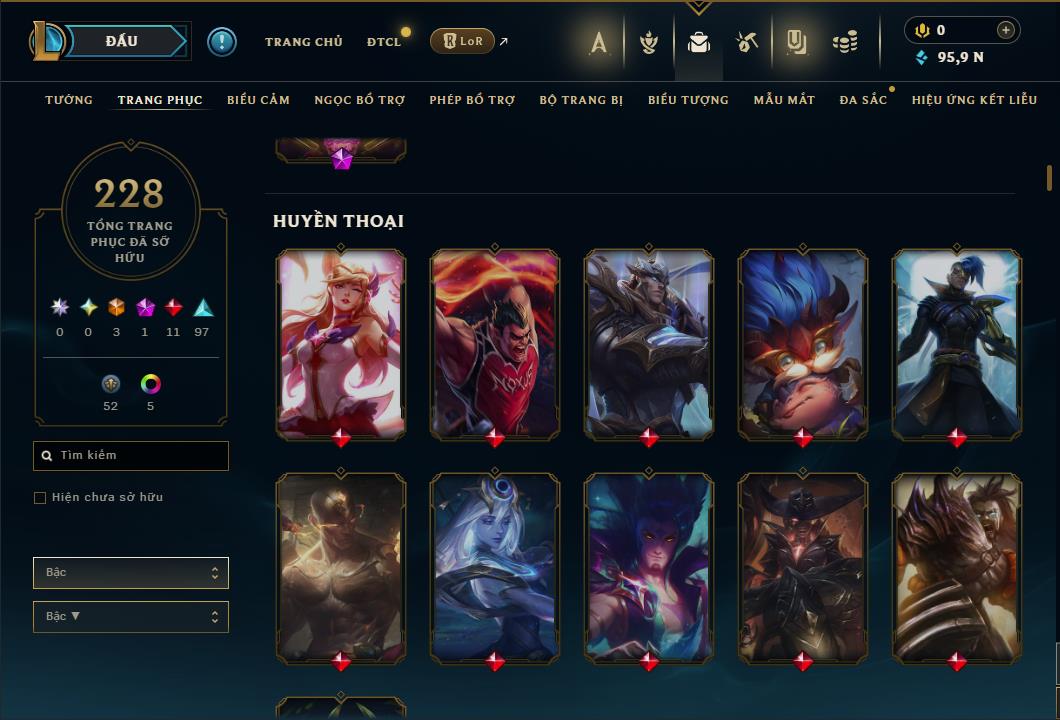Open the MẪU MẮT tab
The width and height of the screenshot is (1060, 720).
coord(784,100)
